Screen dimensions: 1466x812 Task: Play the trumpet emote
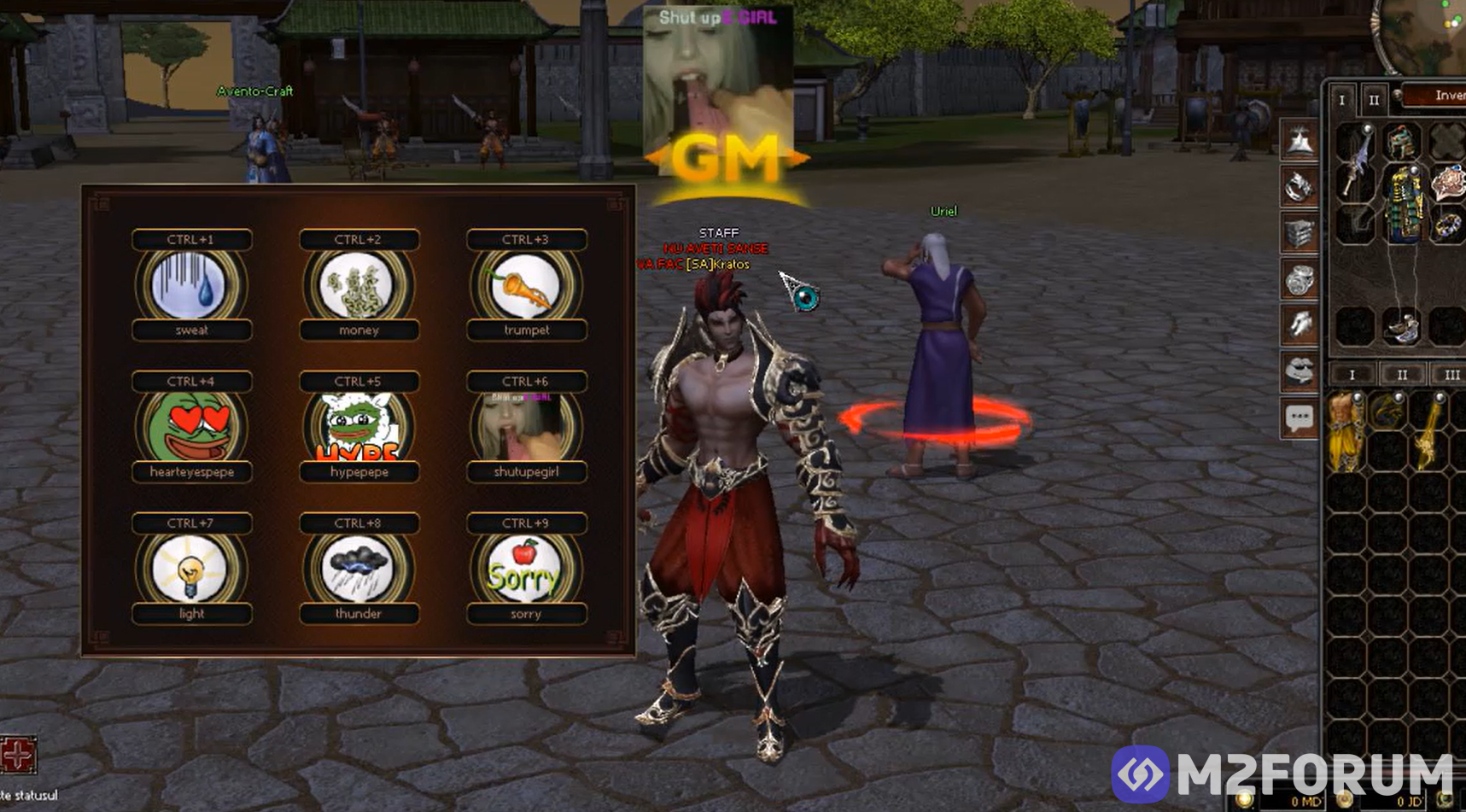526,286
